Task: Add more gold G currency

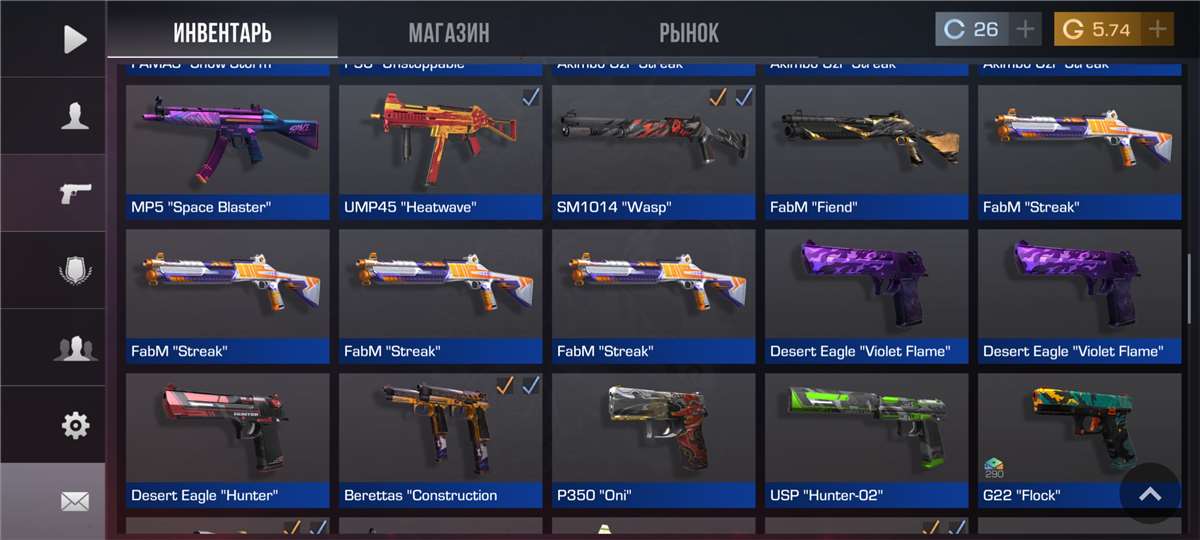Action: (x=1157, y=30)
